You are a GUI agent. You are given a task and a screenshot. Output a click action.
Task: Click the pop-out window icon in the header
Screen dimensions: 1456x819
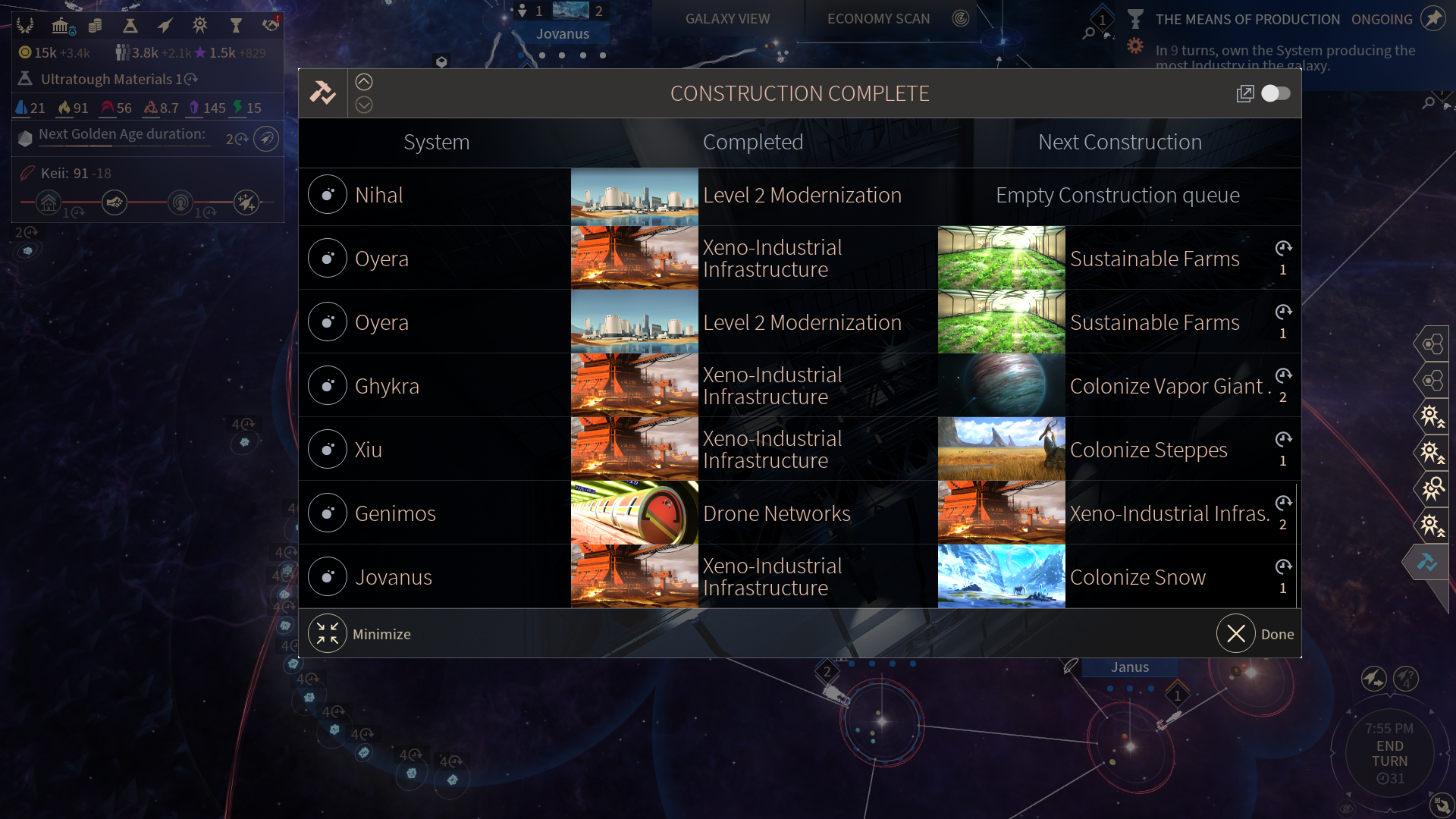coord(1244,93)
